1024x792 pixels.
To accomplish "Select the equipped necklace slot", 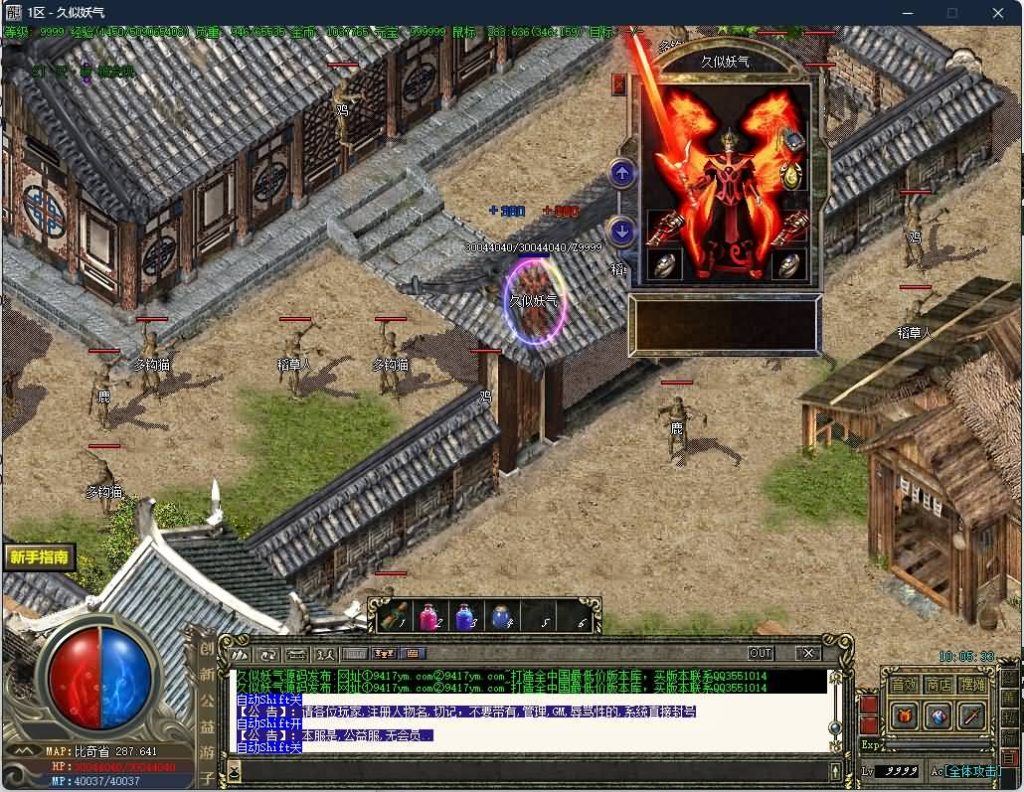I will click(x=792, y=141).
